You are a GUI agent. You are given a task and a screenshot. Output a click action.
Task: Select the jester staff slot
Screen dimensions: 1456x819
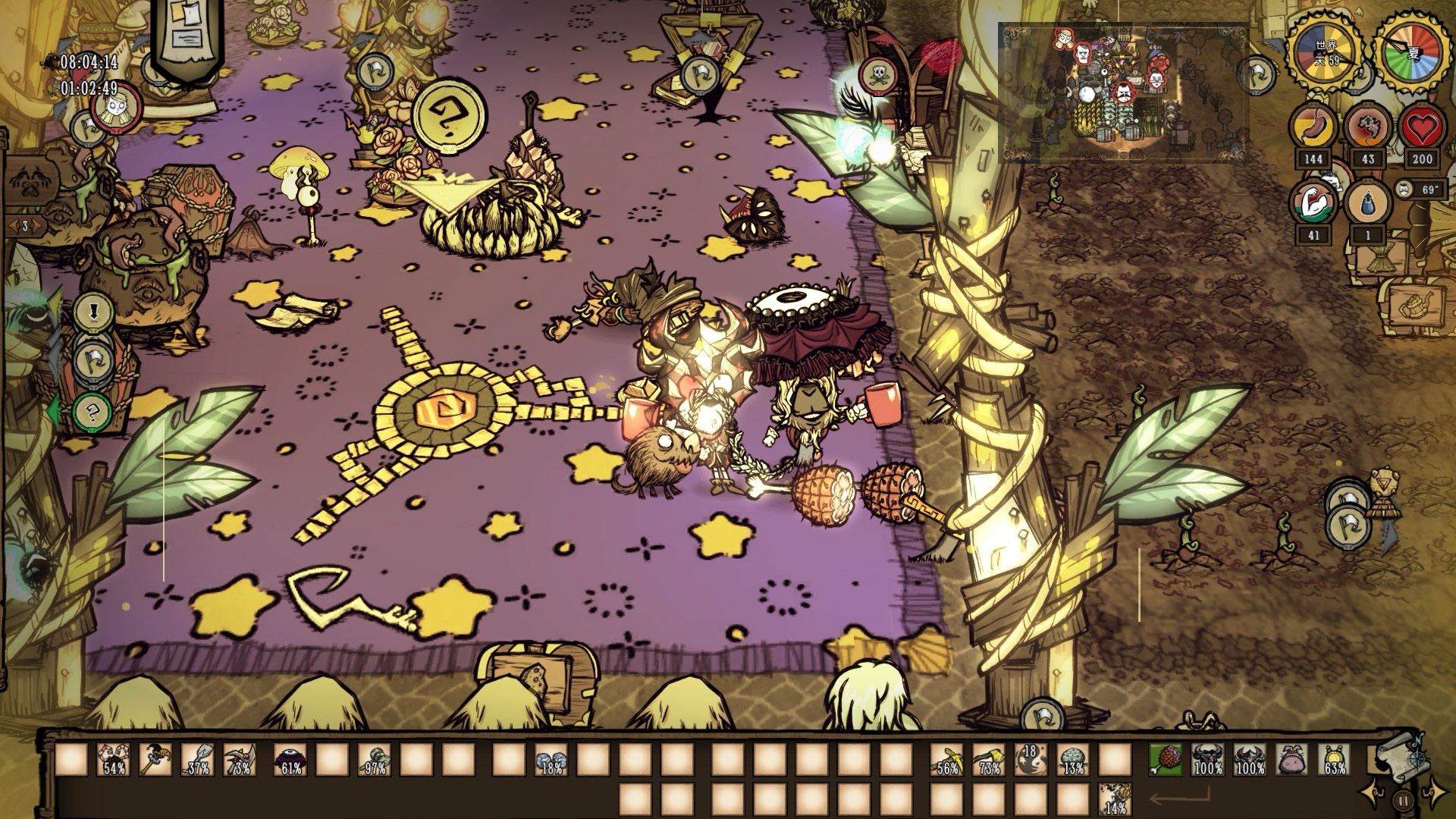point(155,759)
